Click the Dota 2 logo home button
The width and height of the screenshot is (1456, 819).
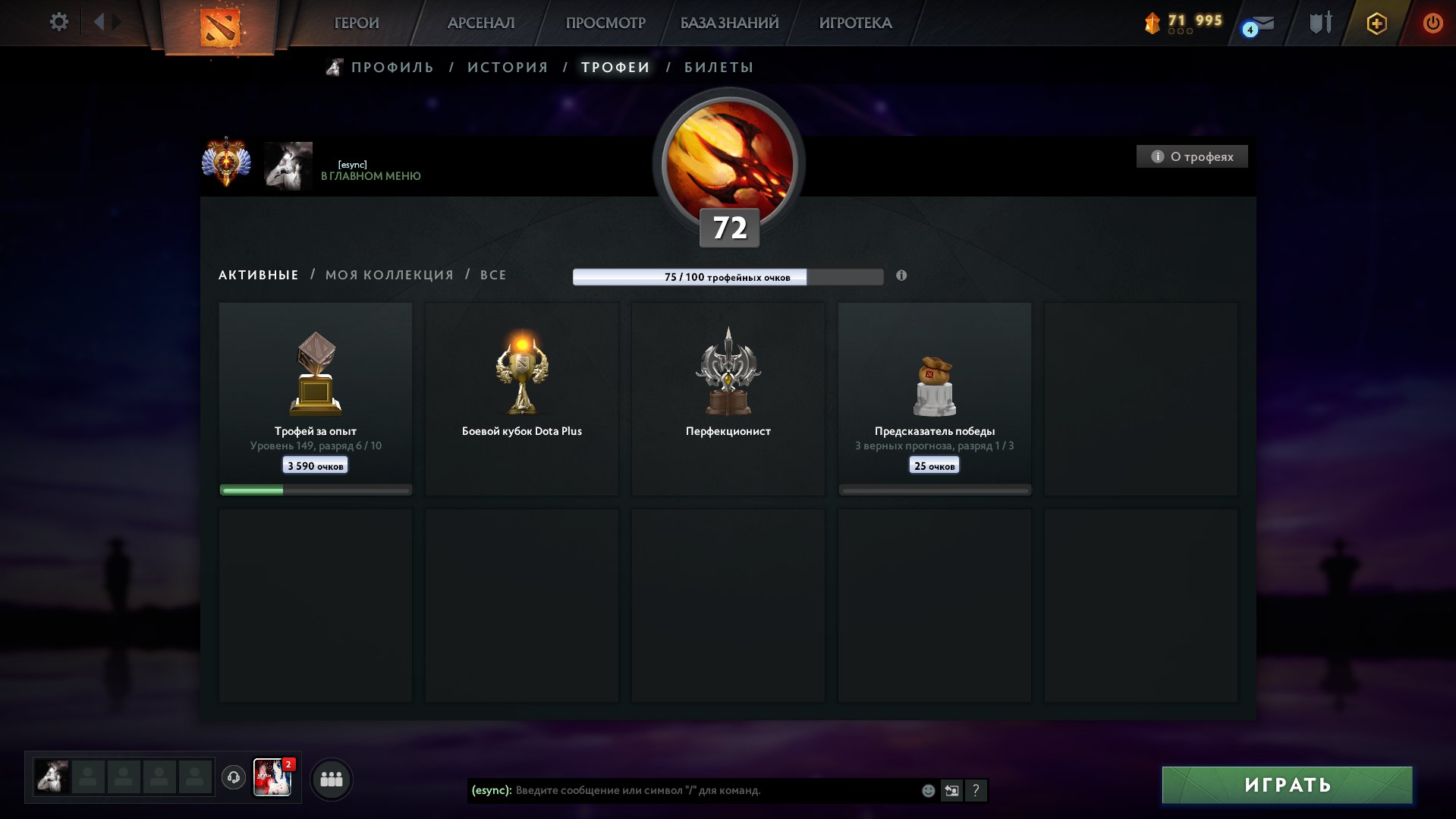(x=220, y=27)
